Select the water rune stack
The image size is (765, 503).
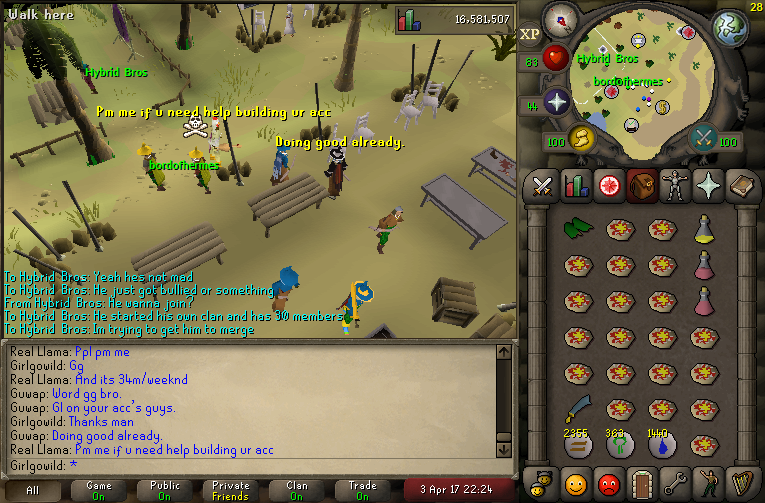[x=660, y=443]
